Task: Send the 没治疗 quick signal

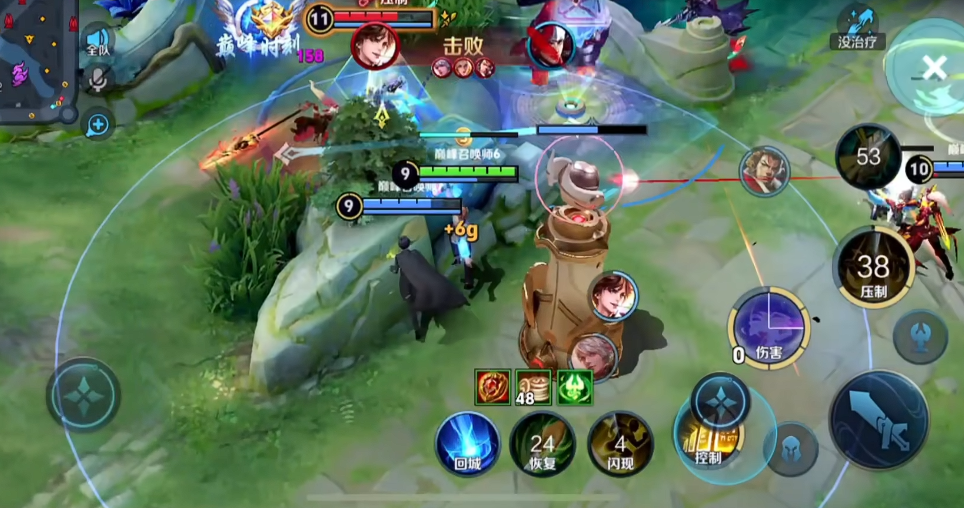Action: (x=858, y=26)
